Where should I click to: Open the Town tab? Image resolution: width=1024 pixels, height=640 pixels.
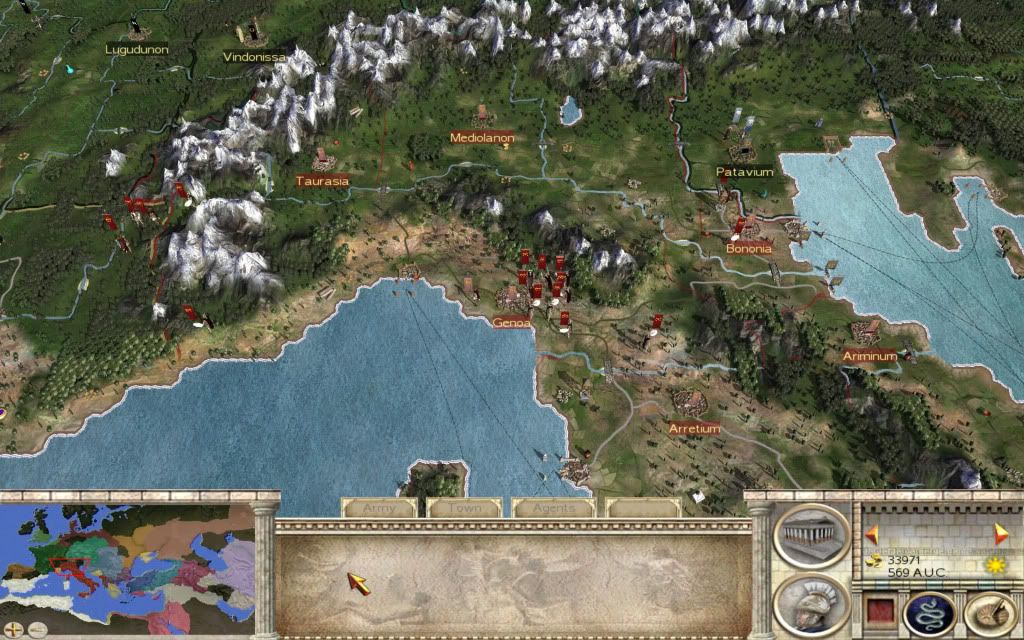tap(466, 508)
